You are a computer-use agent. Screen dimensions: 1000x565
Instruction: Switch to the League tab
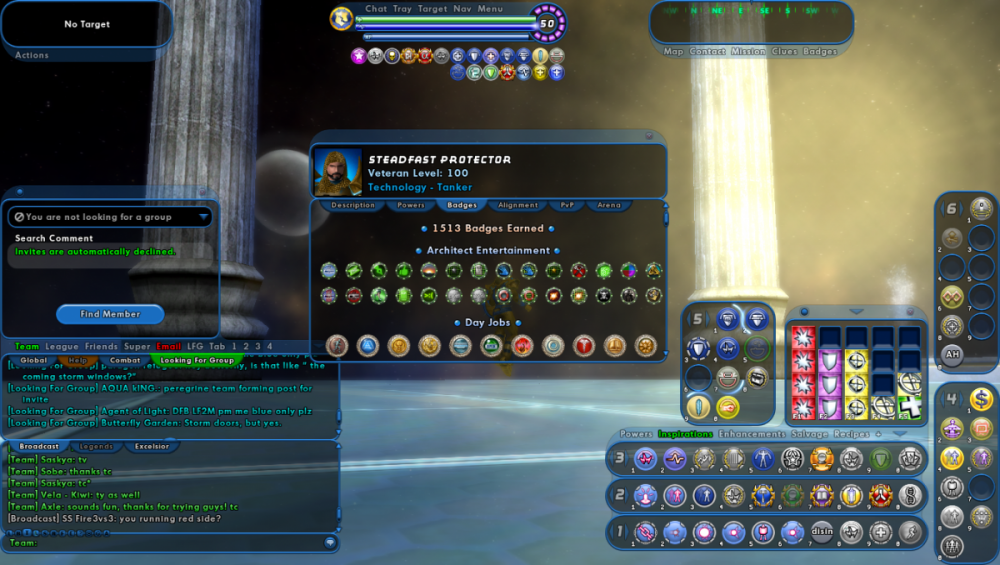[x=62, y=346]
